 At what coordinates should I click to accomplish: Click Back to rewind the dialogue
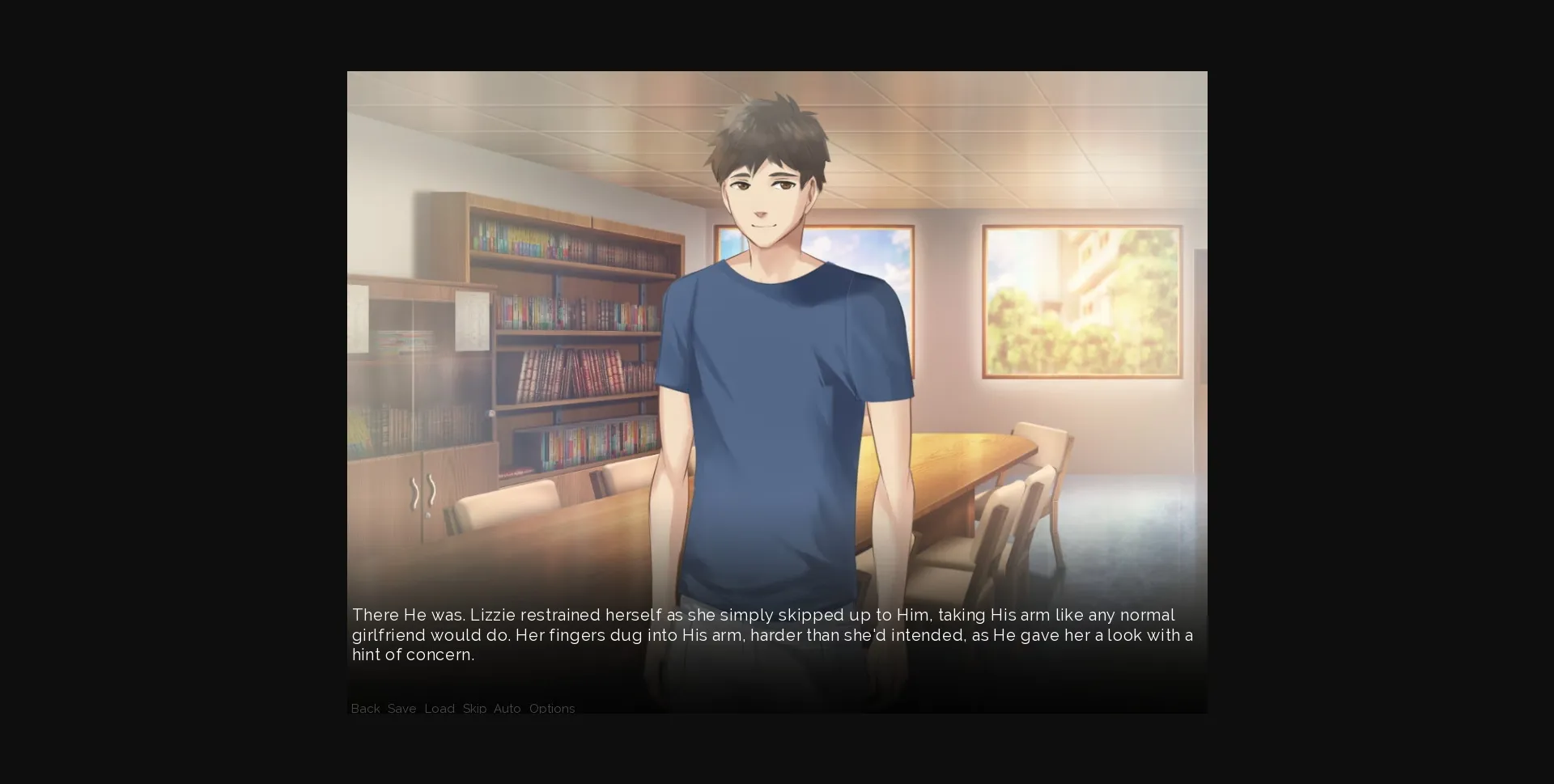pos(365,709)
